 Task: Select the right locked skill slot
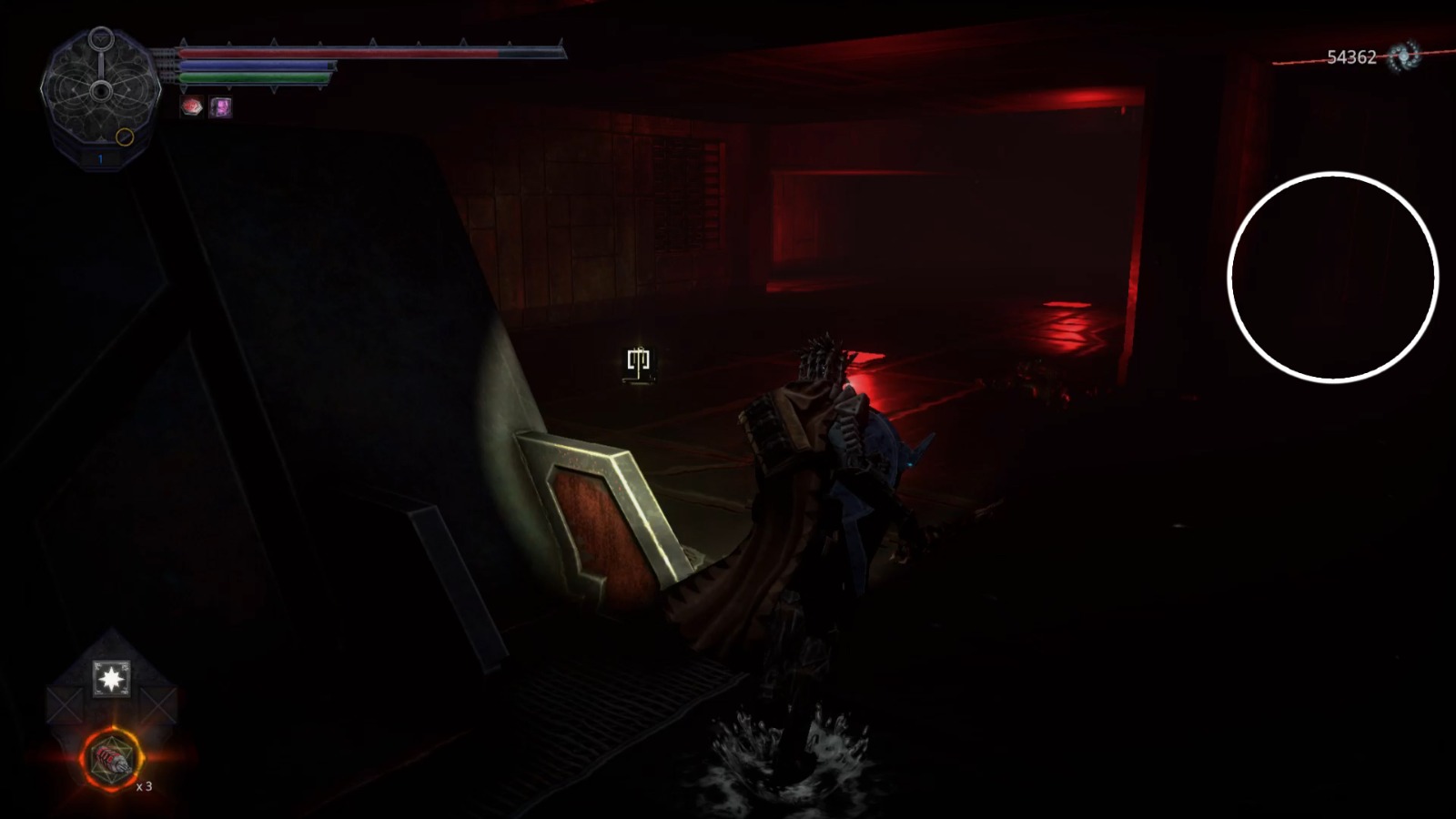pos(157,704)
